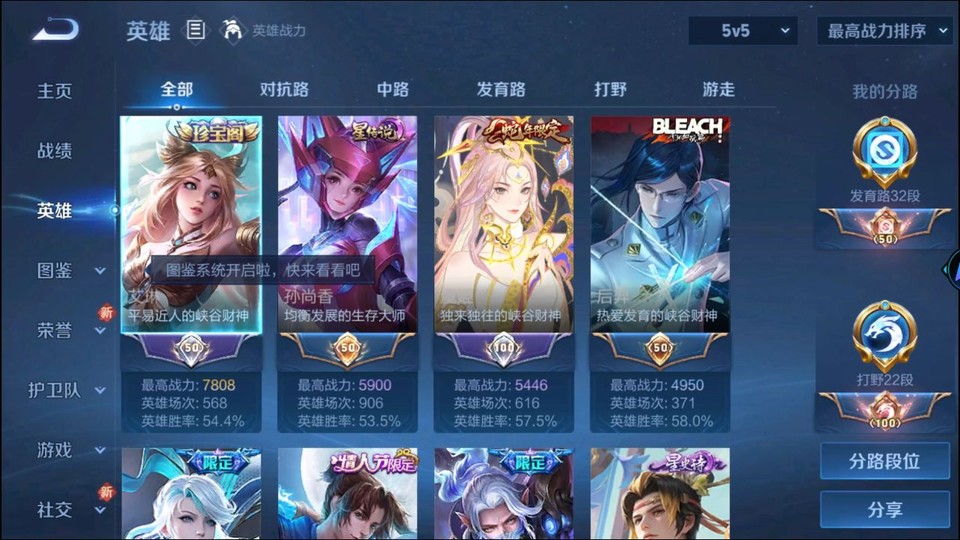Switch to the 中路 tab
This screenshot has width=960, height=540.
tap(393, 89)
